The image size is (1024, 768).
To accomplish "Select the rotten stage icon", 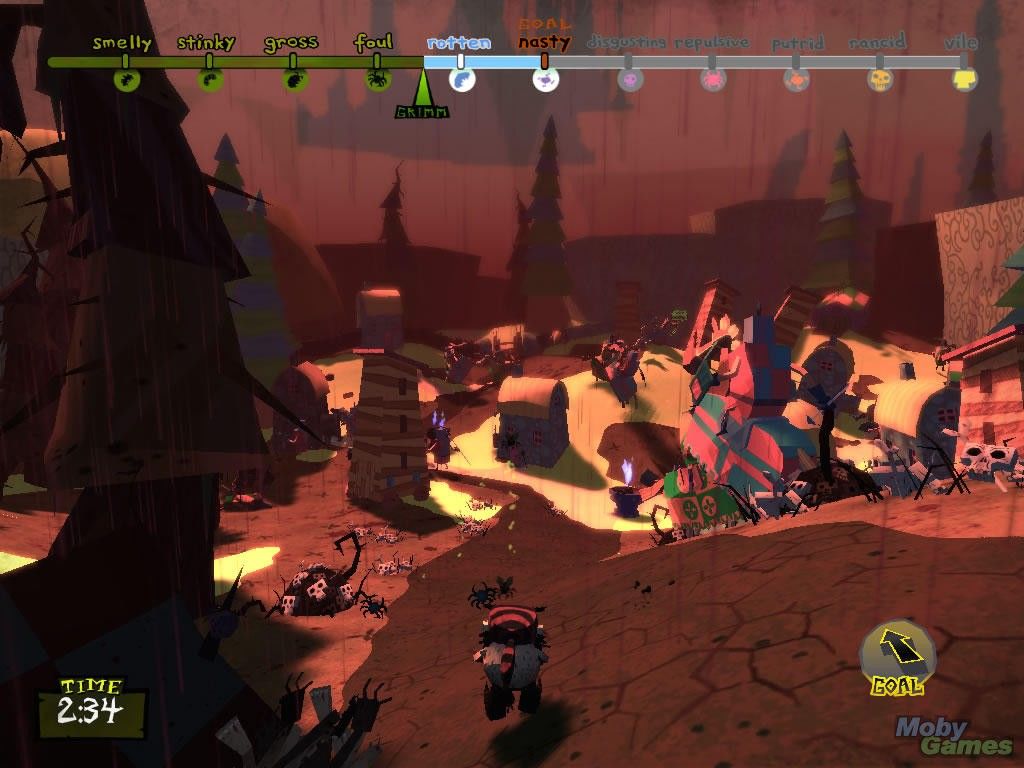I will click(x=460, y=80).
